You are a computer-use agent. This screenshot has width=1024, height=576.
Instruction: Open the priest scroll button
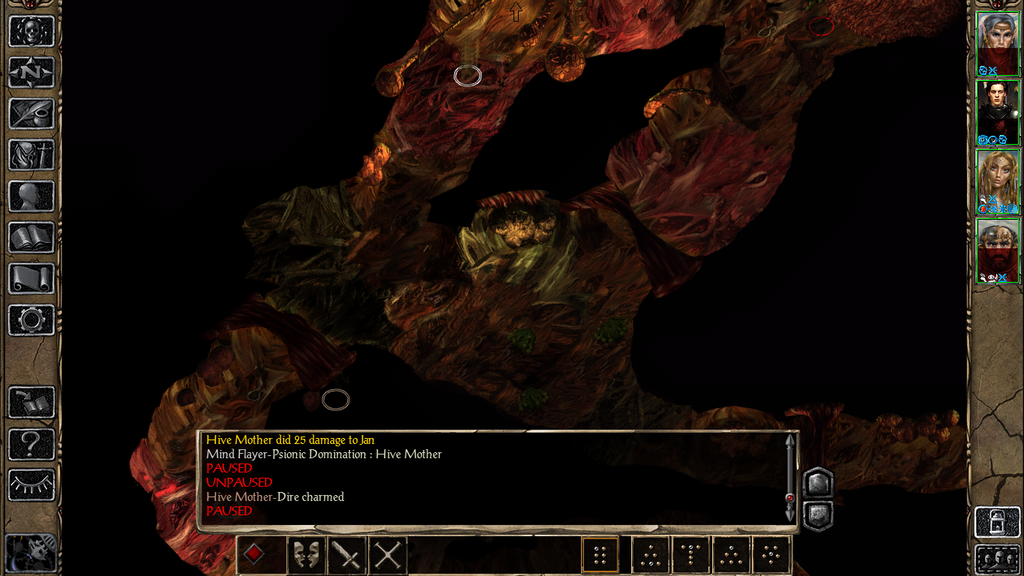31,278
